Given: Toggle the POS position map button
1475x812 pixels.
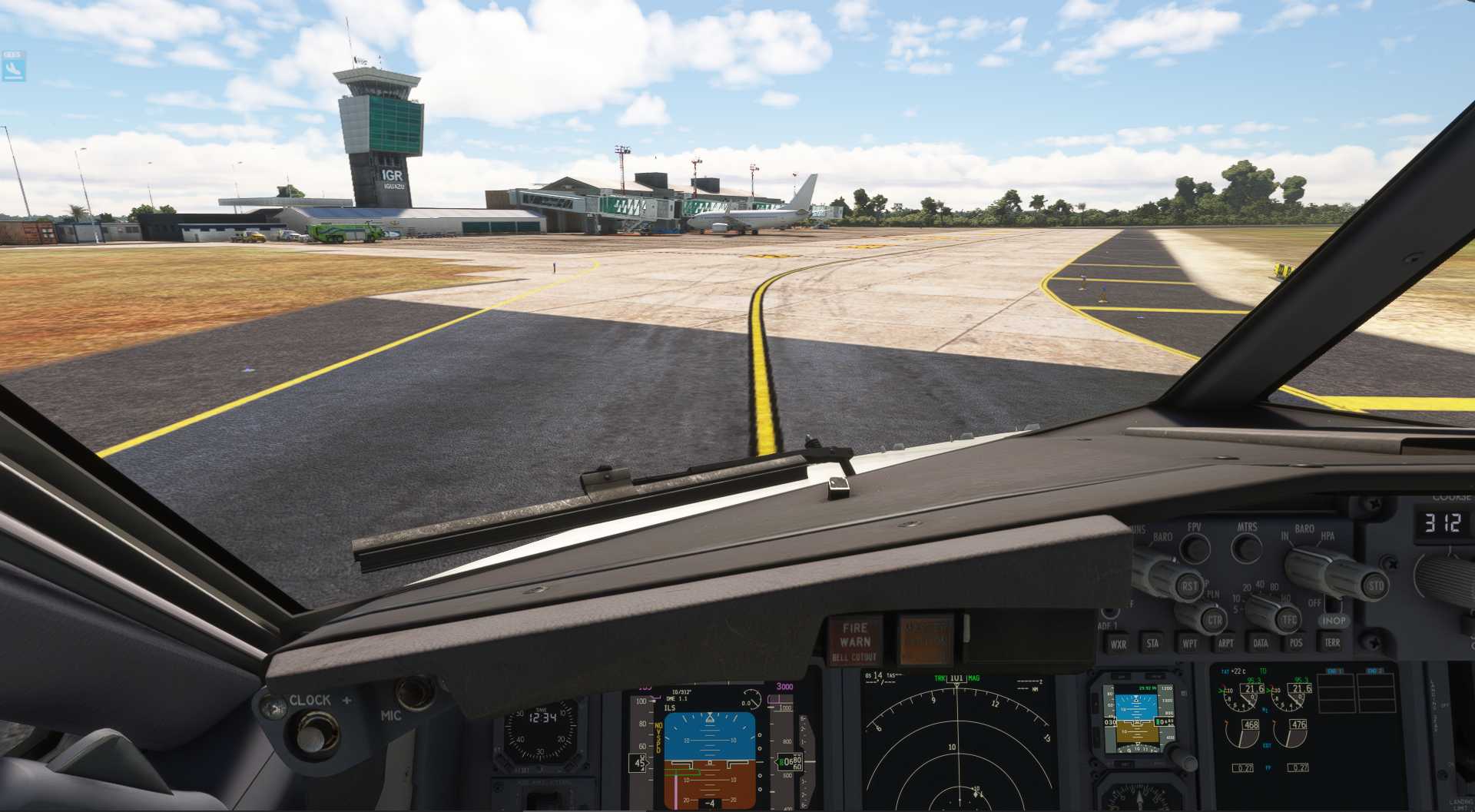Looking at the screenshot, I should pyautogui.click(x=1296, y=644).
